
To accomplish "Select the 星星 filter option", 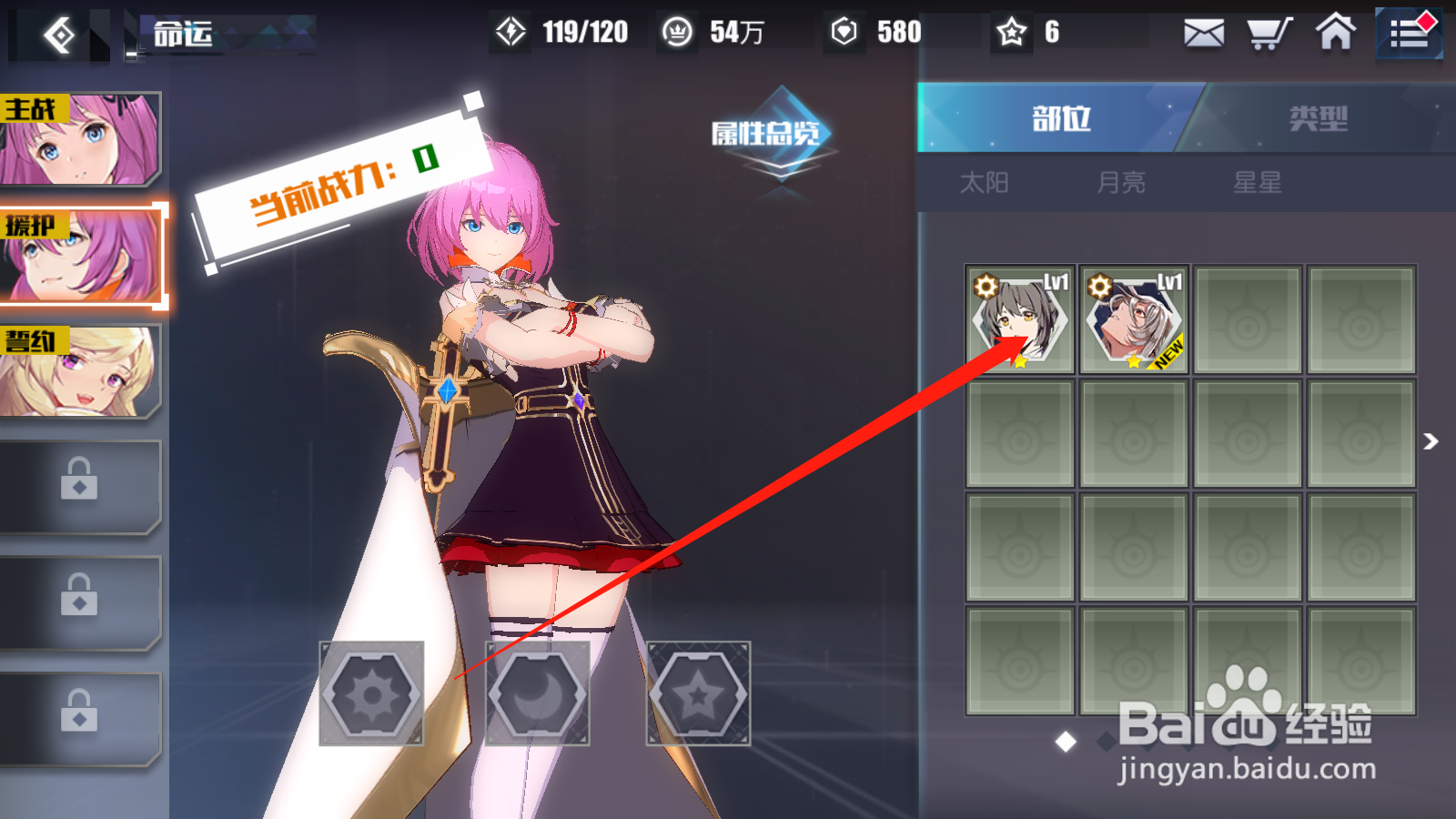I will click(1259, 182).
